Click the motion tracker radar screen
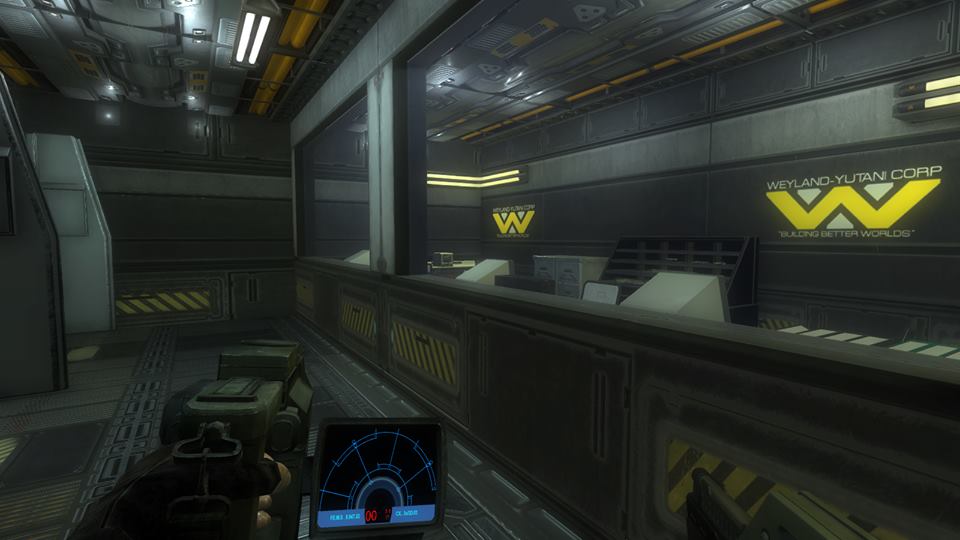 click(x=378, y=474)
